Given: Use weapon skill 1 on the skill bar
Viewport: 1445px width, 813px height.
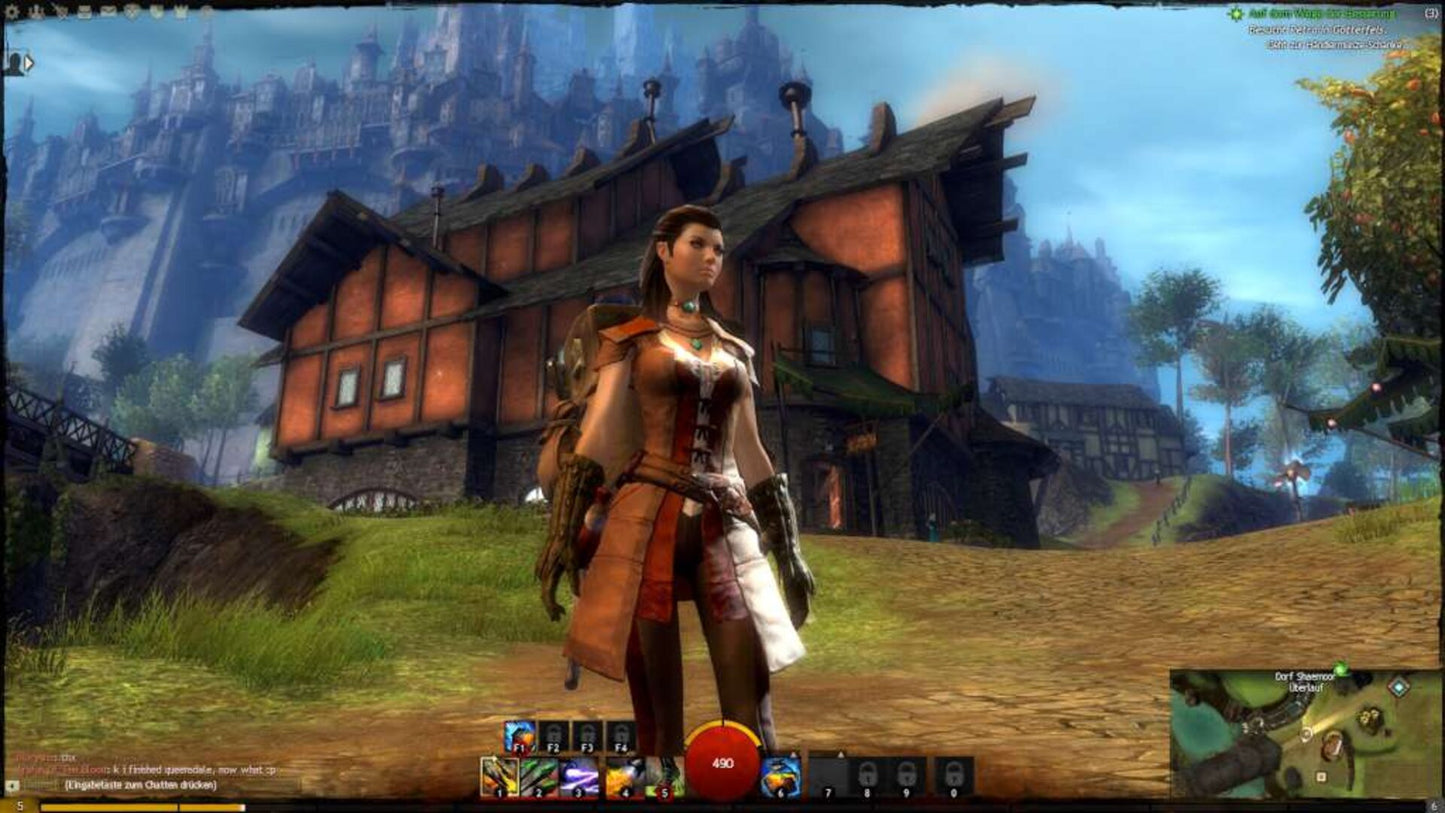Looking at the screenshot, I should (498, 776).
